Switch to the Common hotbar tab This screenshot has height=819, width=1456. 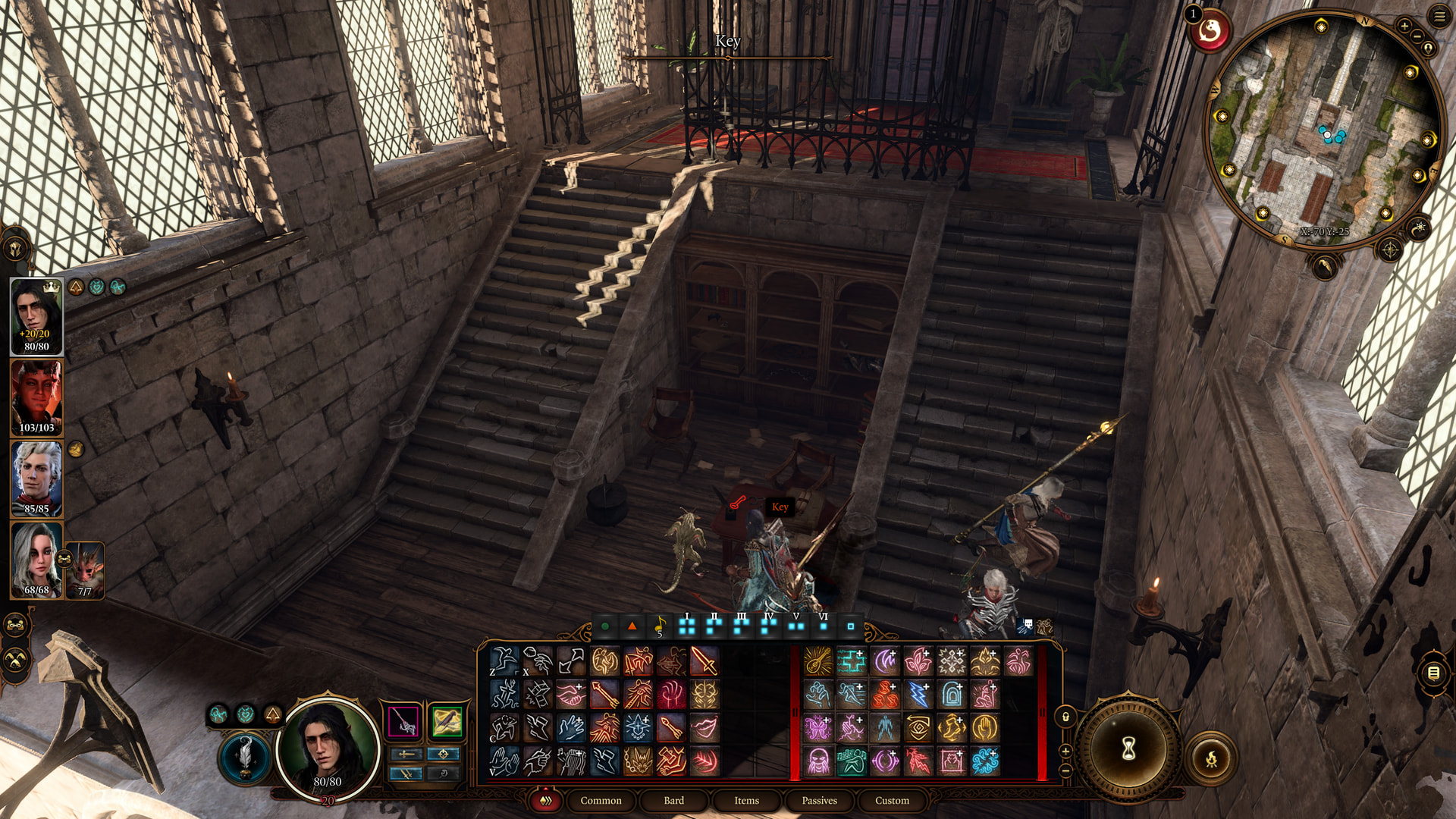[601, 801]
